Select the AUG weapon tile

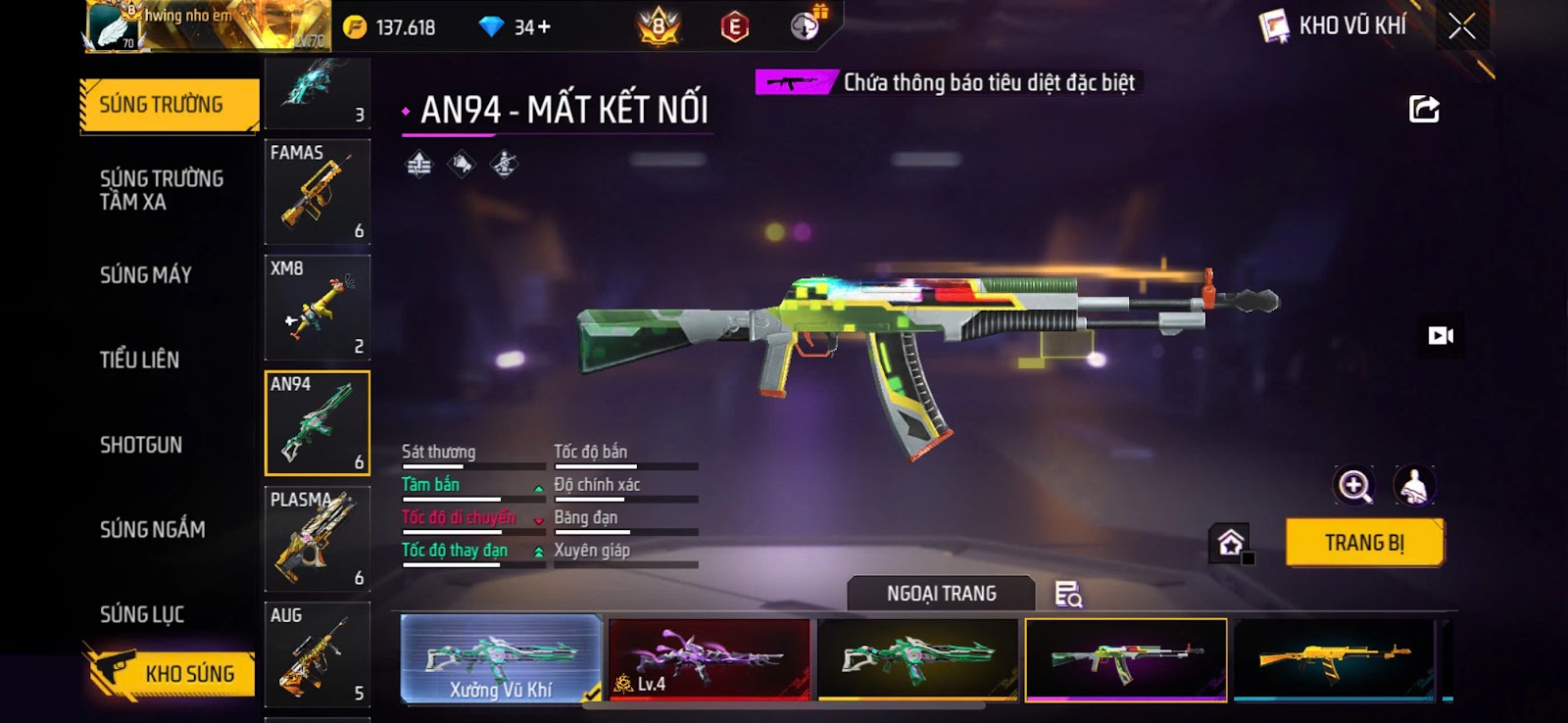tap(317, 653)
